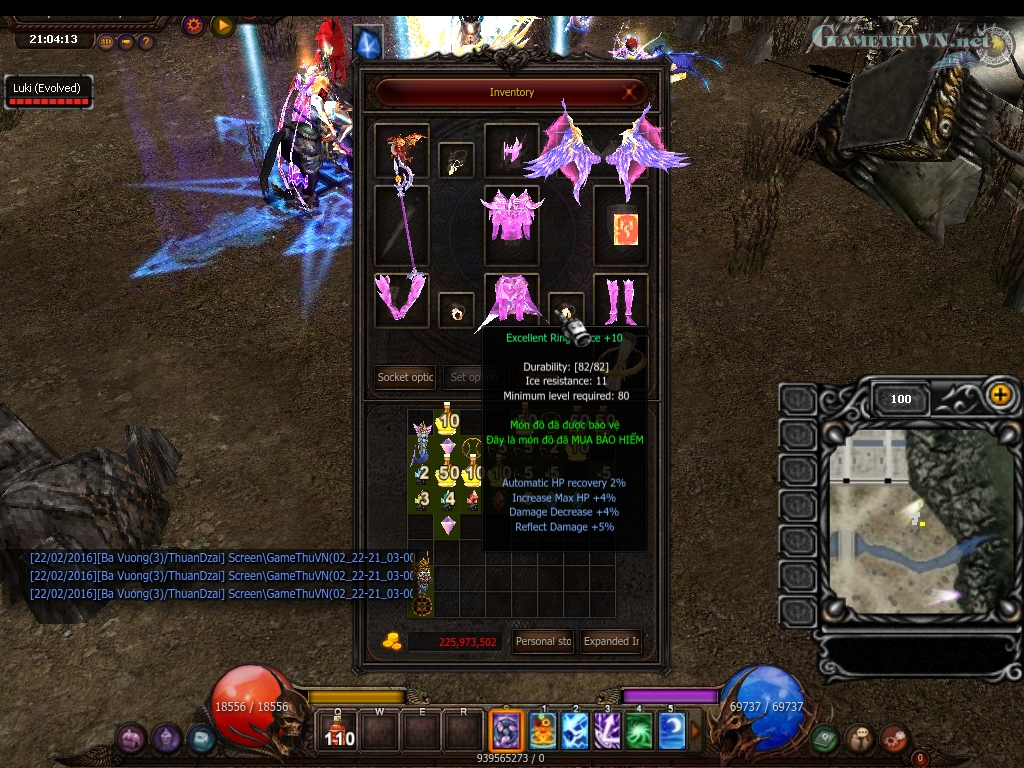Screen dimensions: 1024x768
Task: Close the Inventory window
Action: point(631,92)
